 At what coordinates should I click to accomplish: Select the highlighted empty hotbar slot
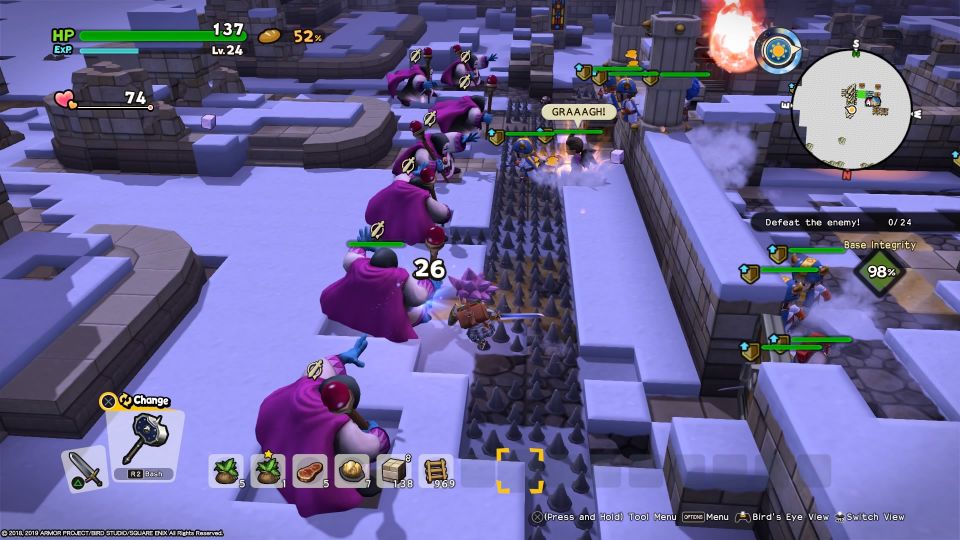click(x=520, y=470)
